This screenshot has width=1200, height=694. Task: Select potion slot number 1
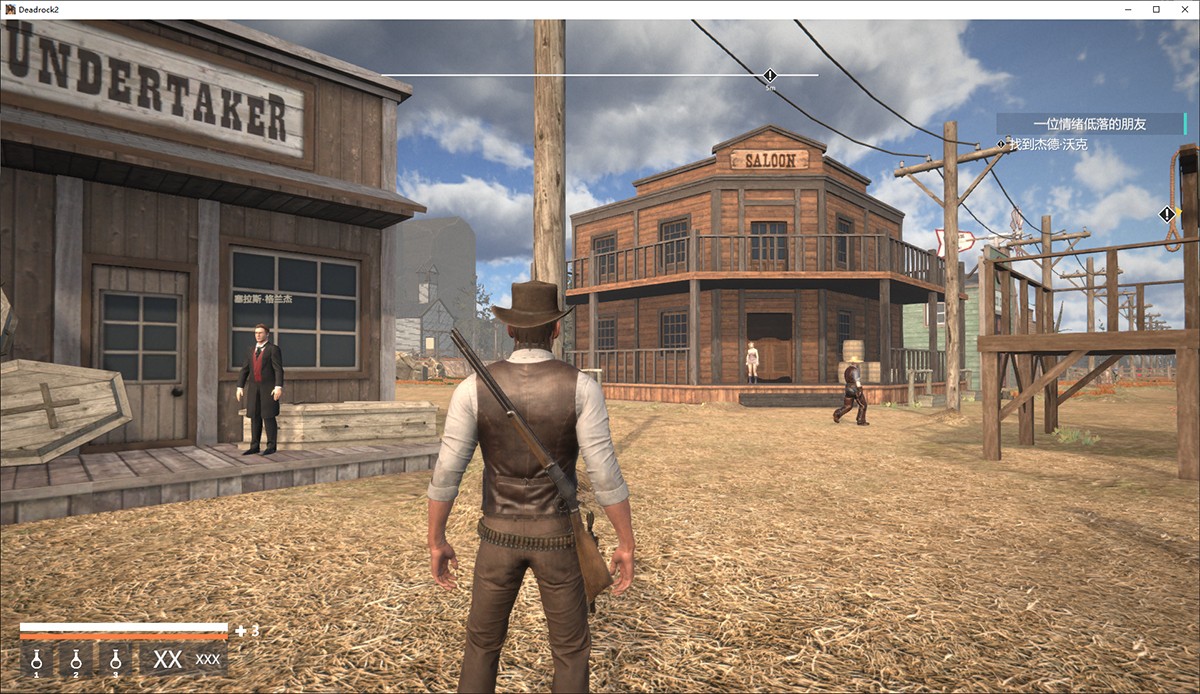[37, 660]
